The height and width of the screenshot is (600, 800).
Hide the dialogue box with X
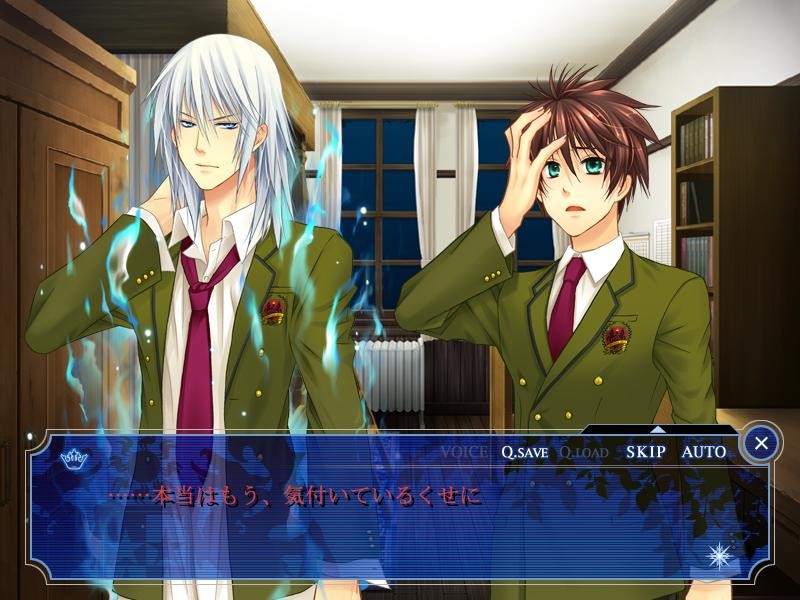[761, 442]
